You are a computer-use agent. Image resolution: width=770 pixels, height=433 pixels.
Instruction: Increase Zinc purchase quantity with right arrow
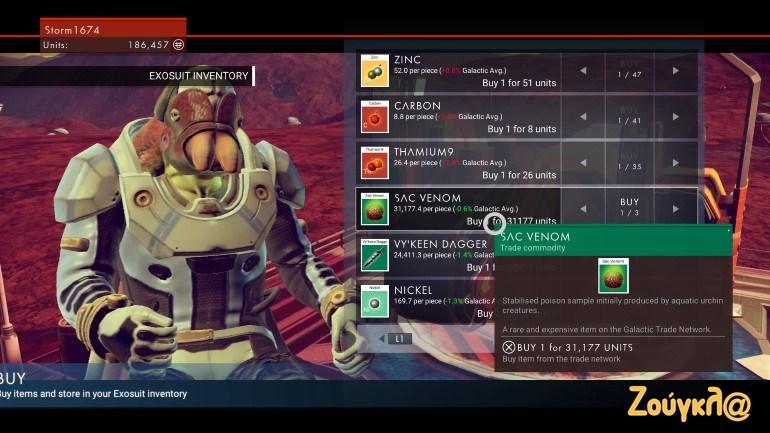click(x=676, y=70)
